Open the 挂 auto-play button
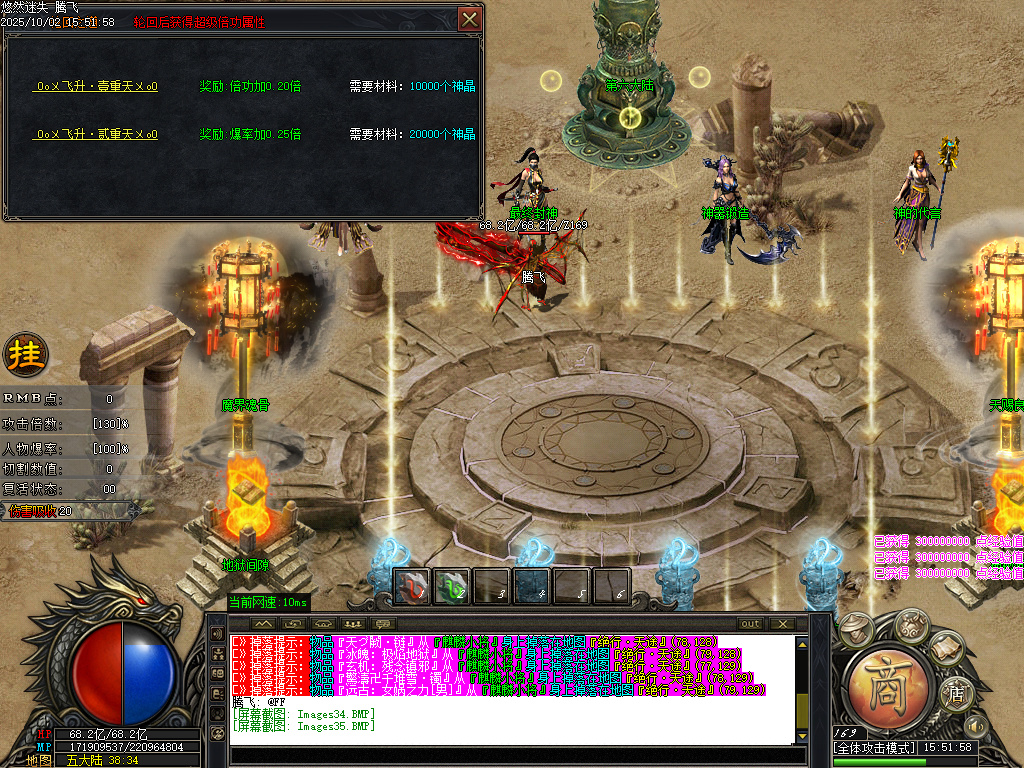Image resolution: width=1024 pixels, height=768 pixels. pyautogui.click(x=24, y=353)
